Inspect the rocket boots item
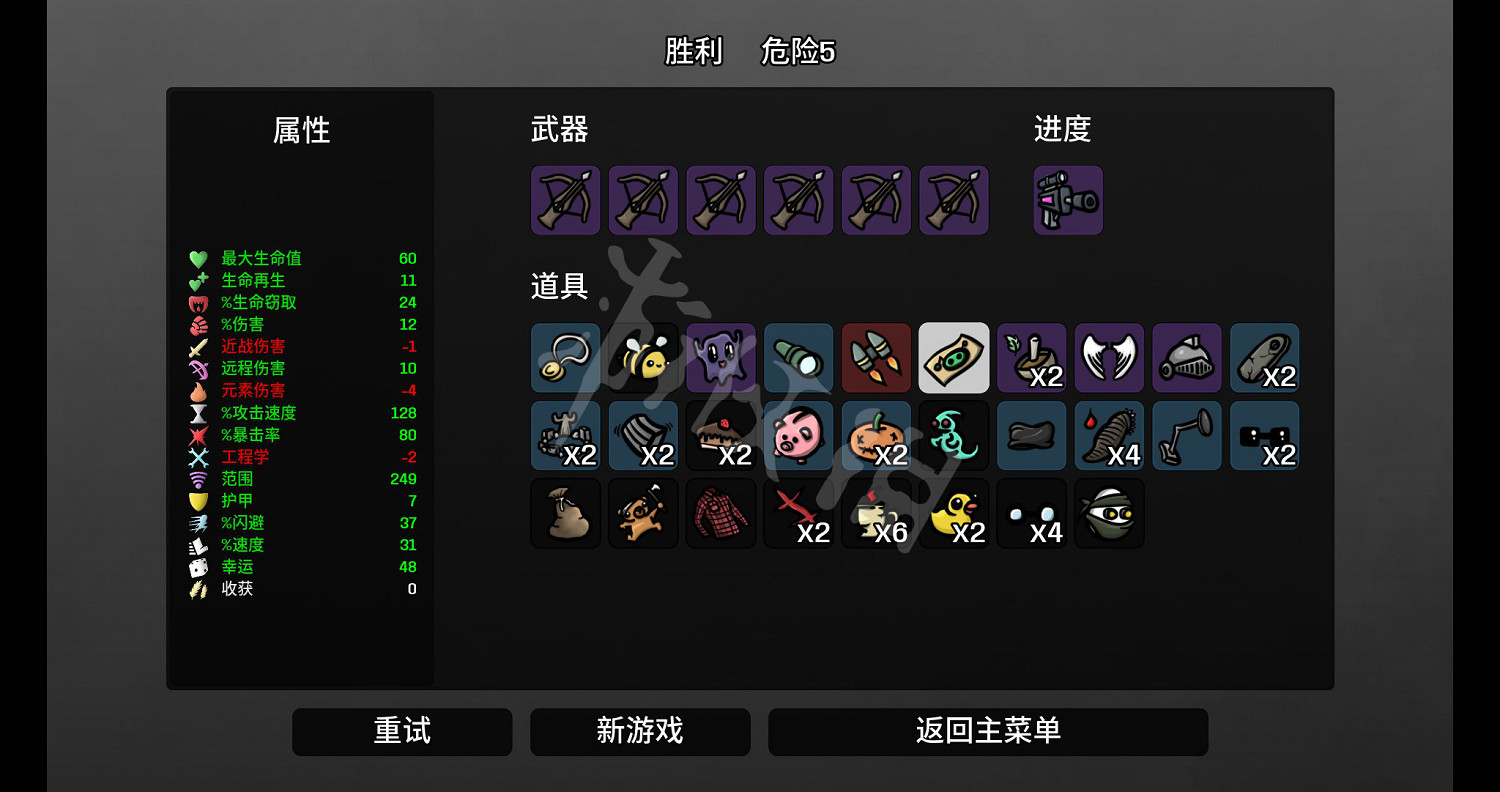This screenshot has width=1500, height=792. click(876, 357)
